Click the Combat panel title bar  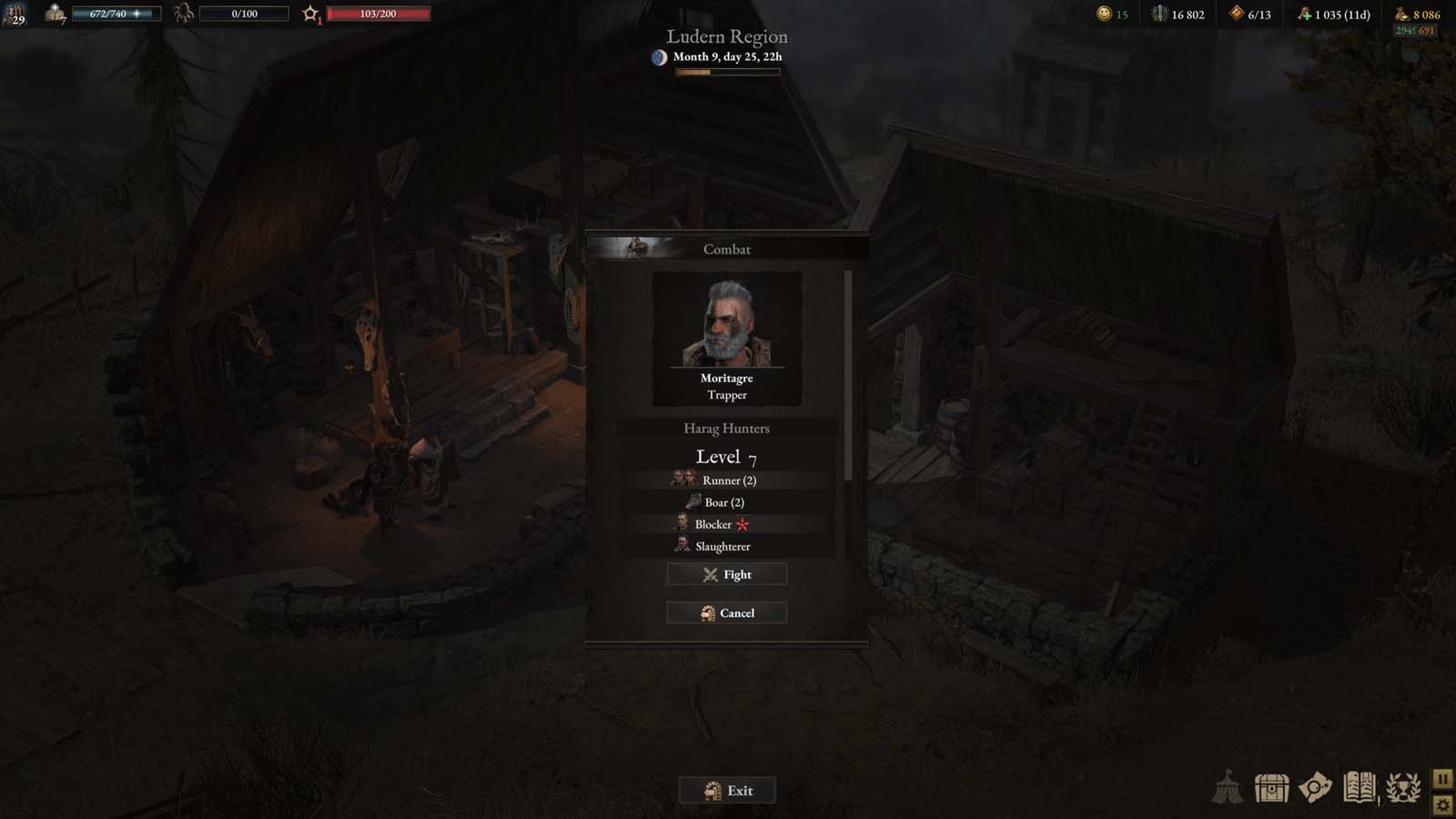coord(726,248)
